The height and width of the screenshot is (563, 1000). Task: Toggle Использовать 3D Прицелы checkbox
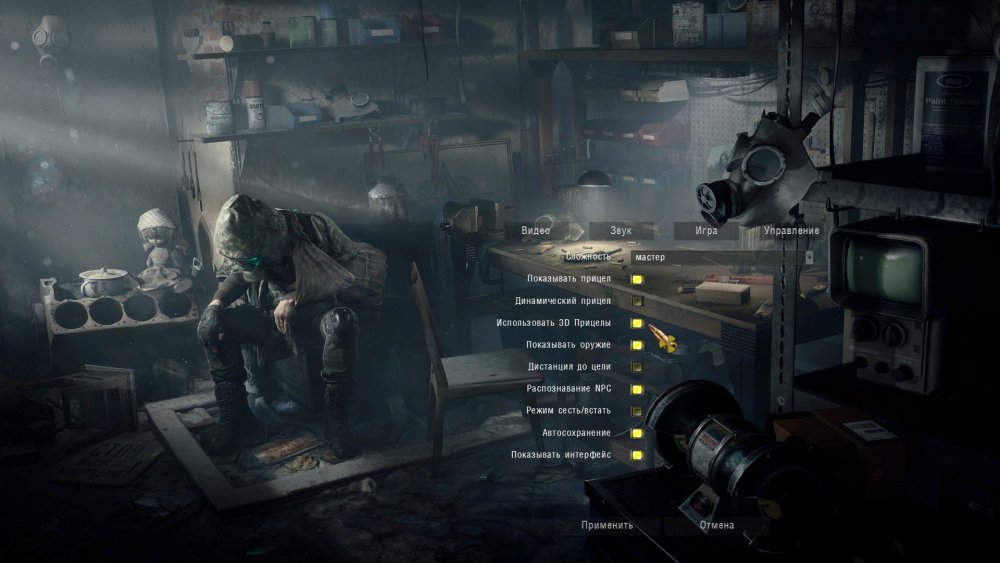click(x=636, y=323)
